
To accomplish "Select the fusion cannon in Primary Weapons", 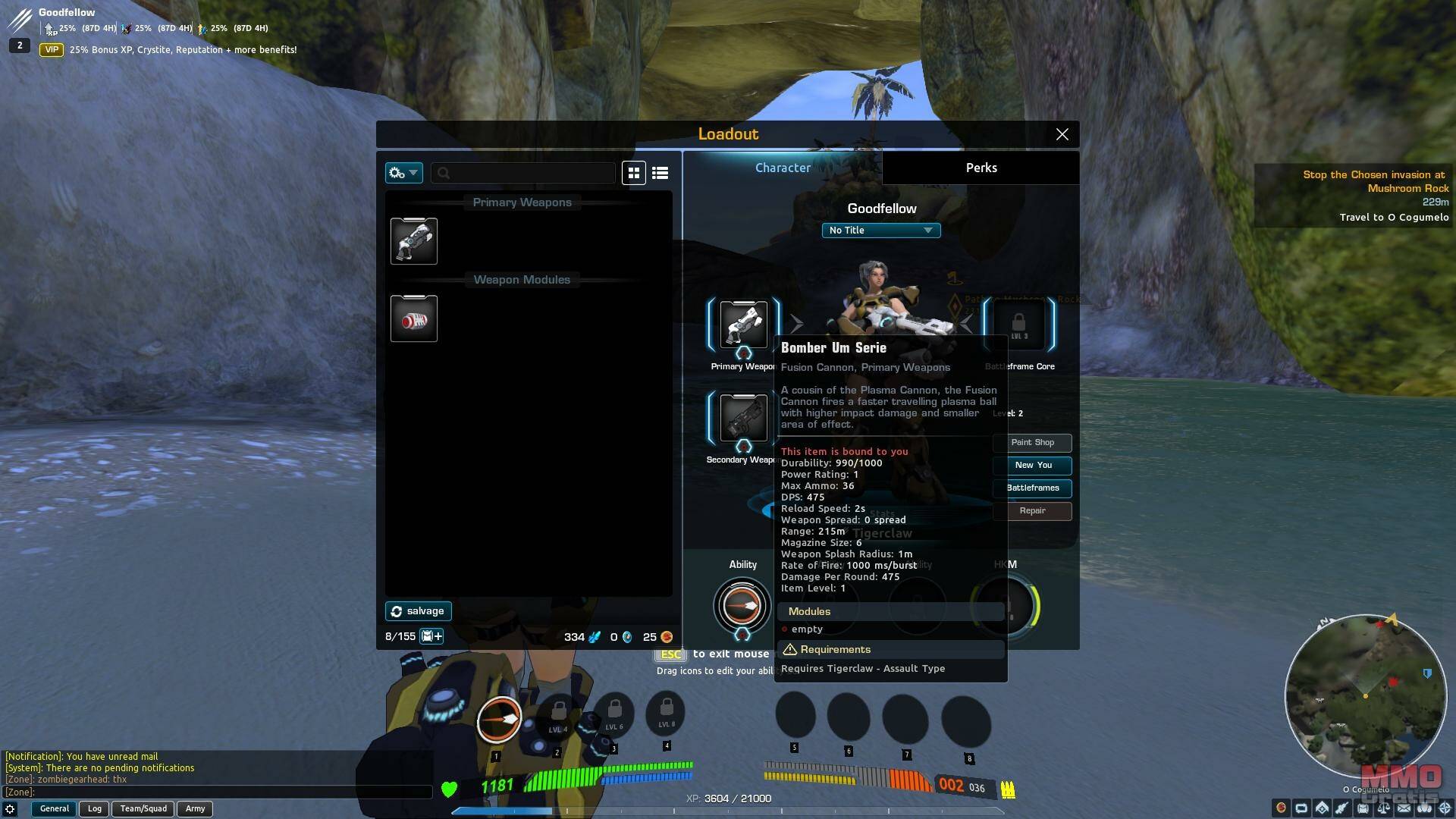I will click(414, 241).
